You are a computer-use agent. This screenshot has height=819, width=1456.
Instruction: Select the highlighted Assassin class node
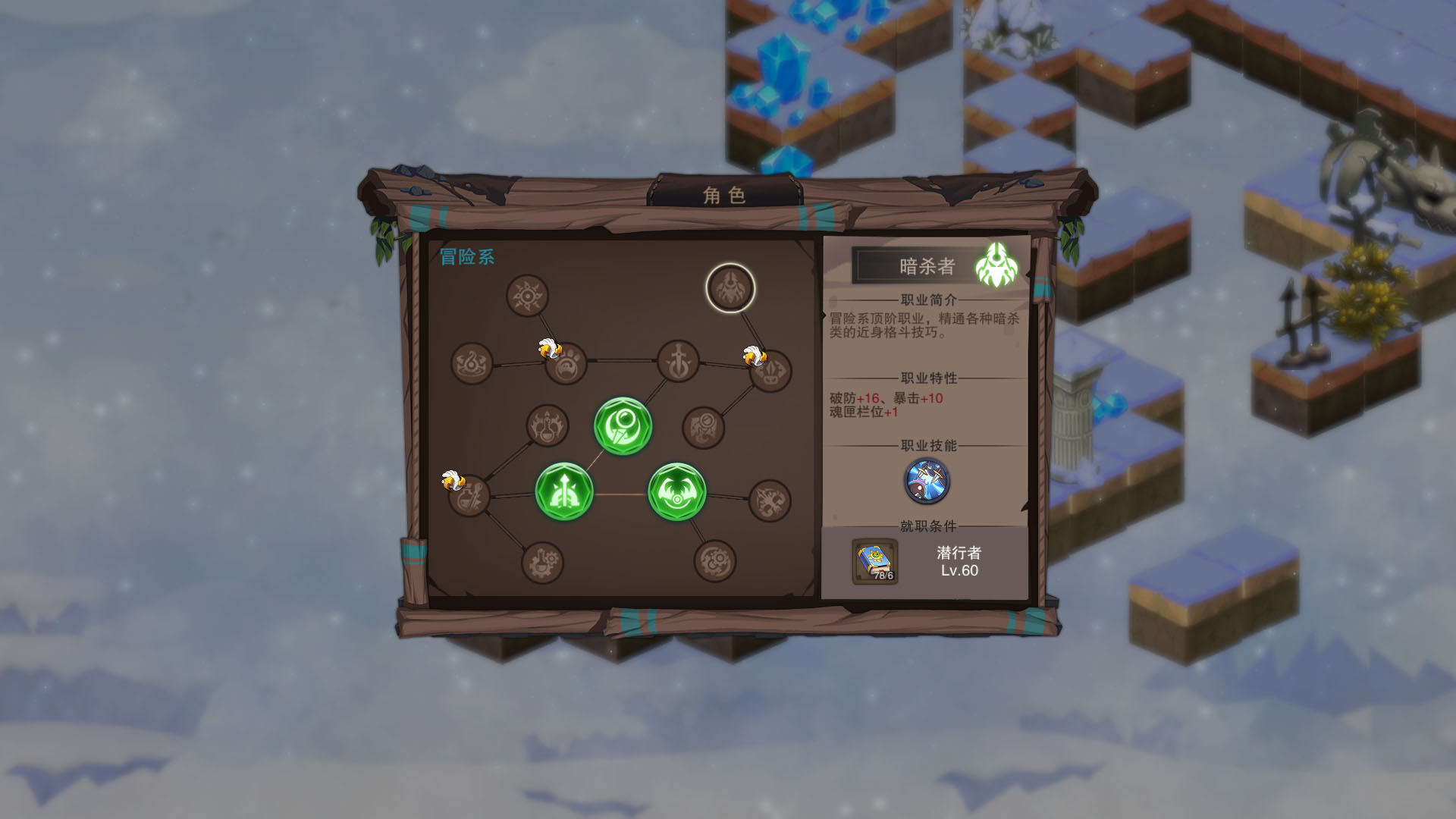(730, 288)
